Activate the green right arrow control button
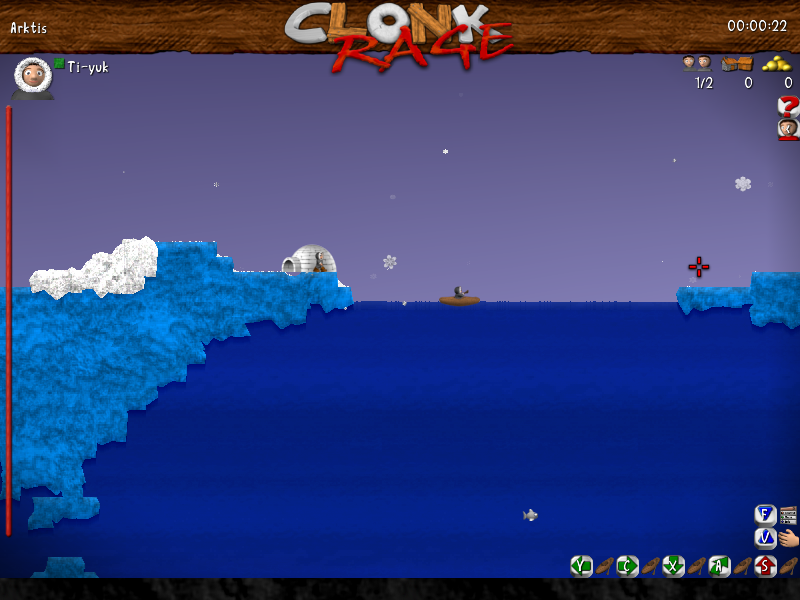Viewport: 800px width, 600px height. point(627,566)
